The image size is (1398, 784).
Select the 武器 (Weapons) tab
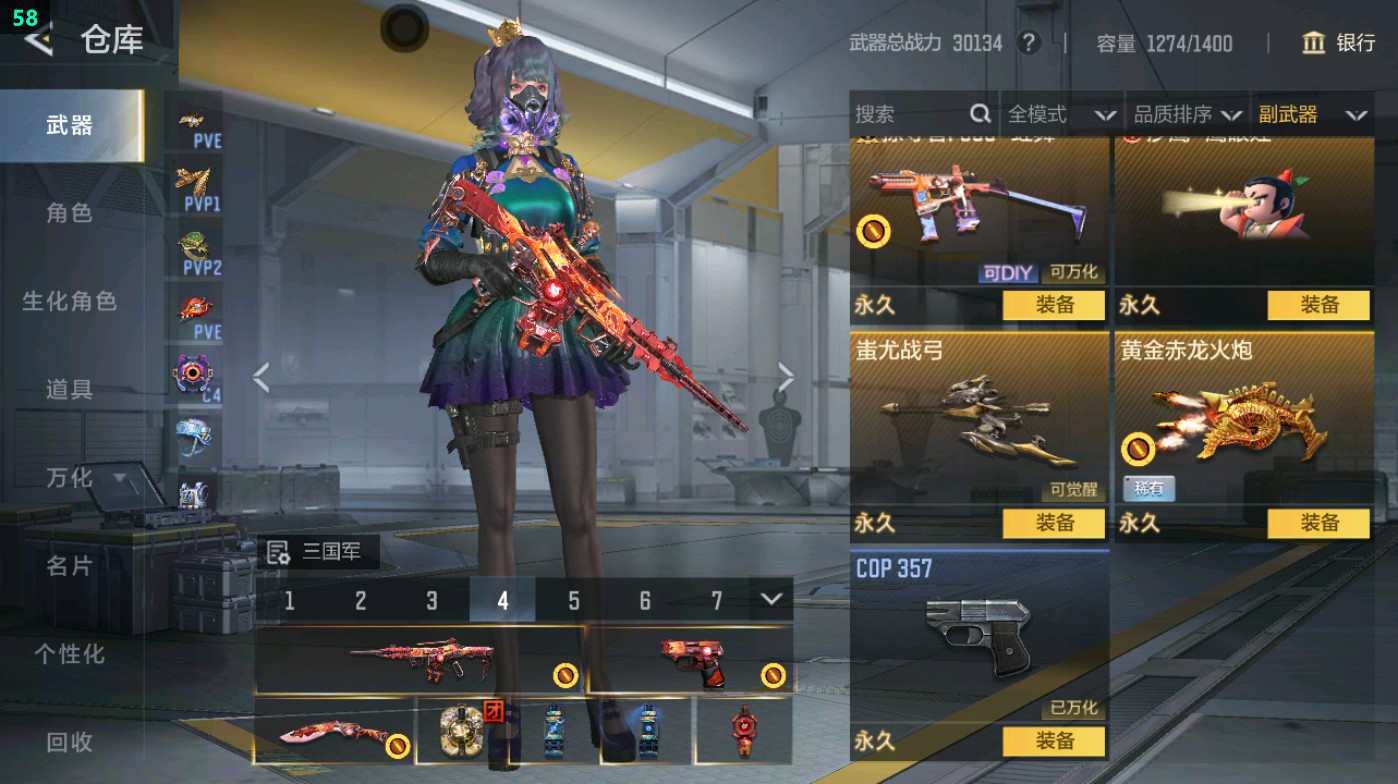pyautogui.click(x=70, y=126)
